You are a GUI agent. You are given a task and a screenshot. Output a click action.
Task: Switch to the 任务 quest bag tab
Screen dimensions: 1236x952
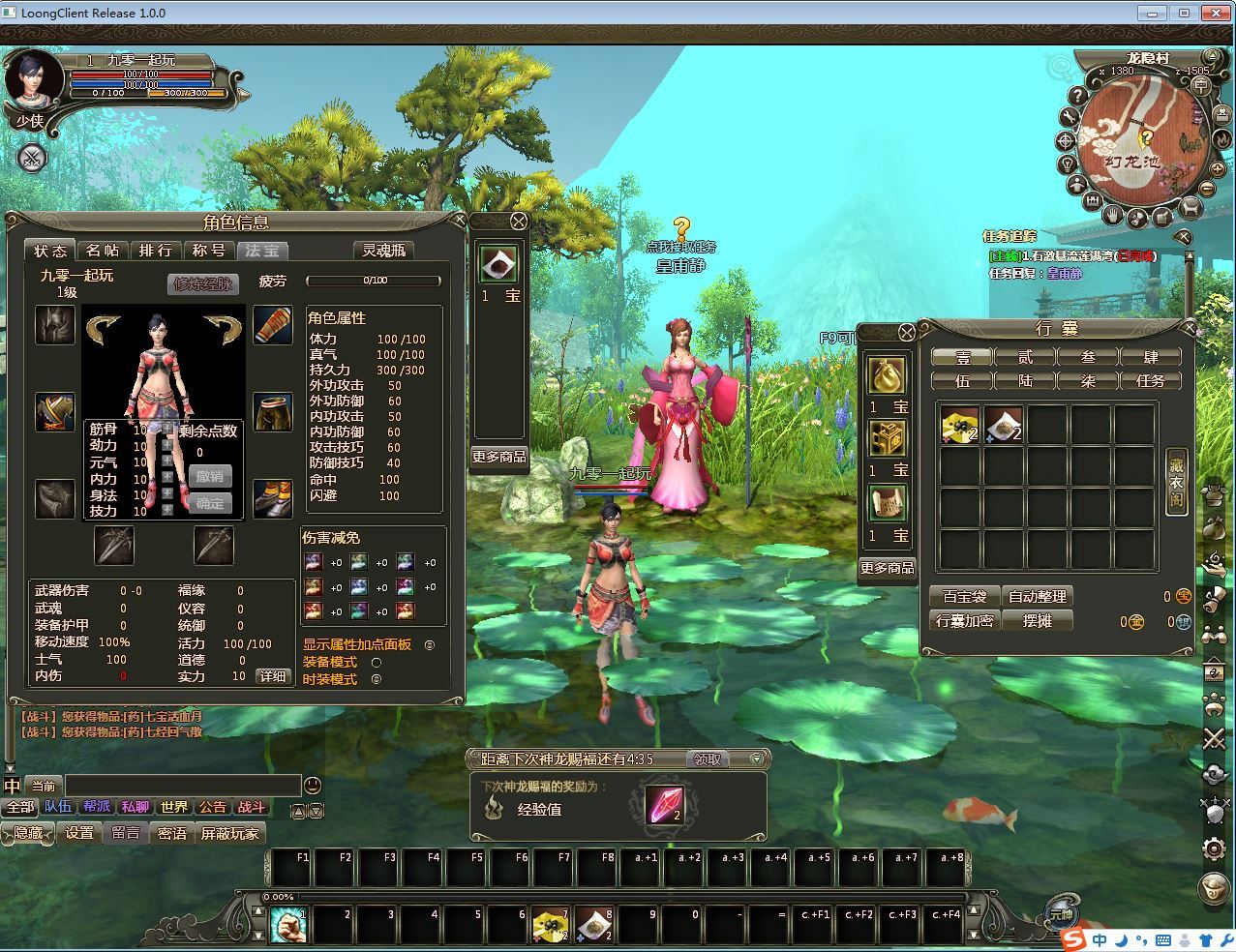1150,381
